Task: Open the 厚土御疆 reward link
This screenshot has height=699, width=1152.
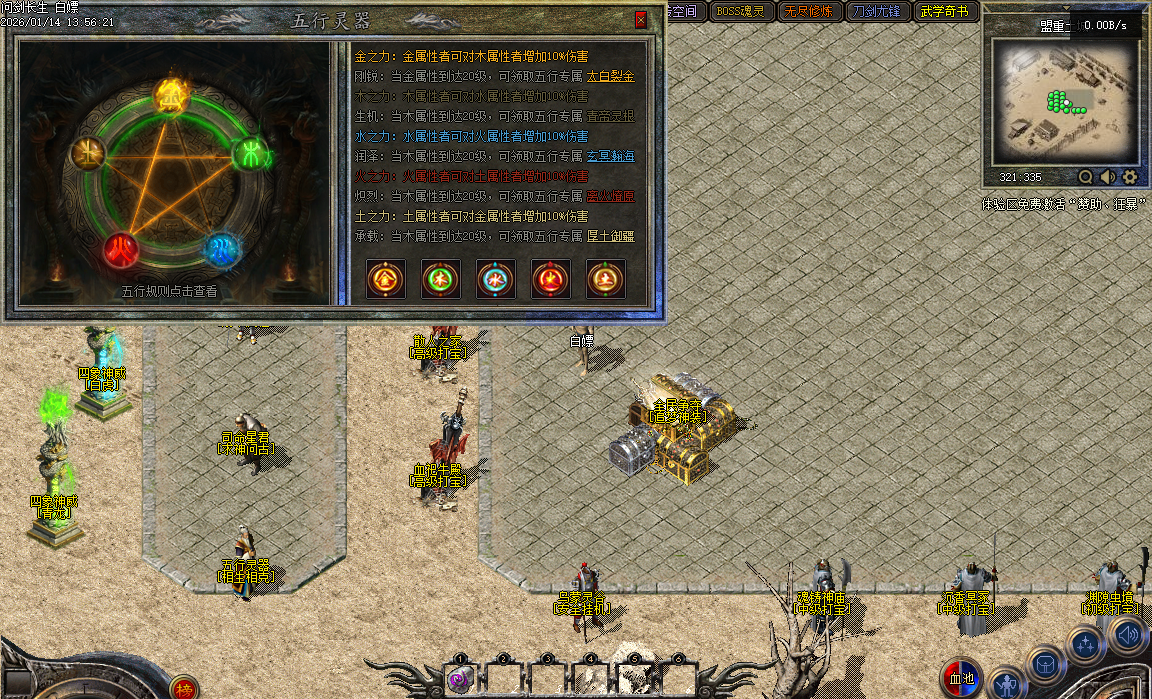Action: pos(610,236)
